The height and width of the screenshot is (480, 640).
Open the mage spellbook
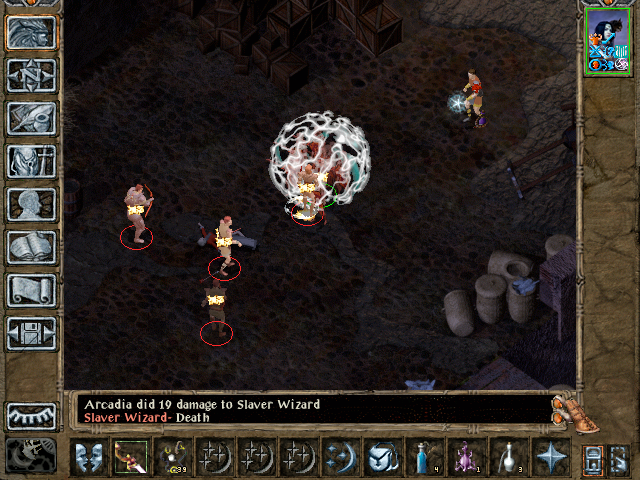(x=31, y=247)
